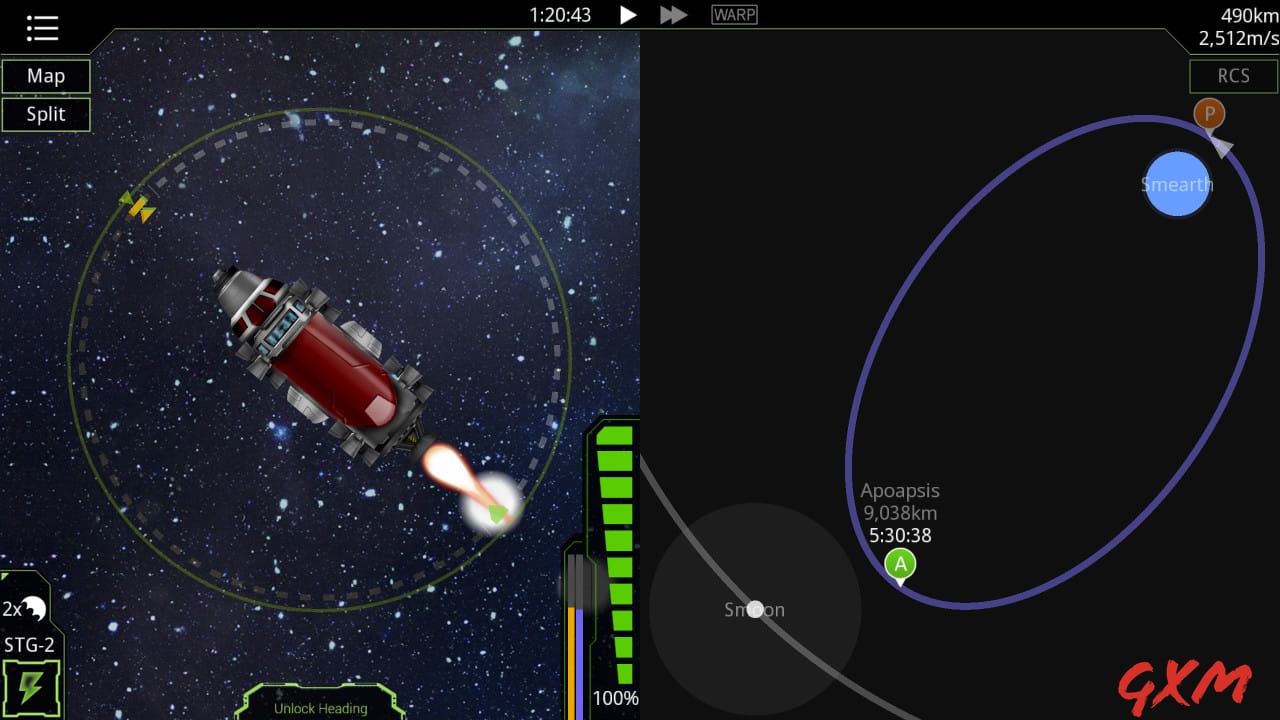
Task: Select the play speed icon
Action: point(627,14)
